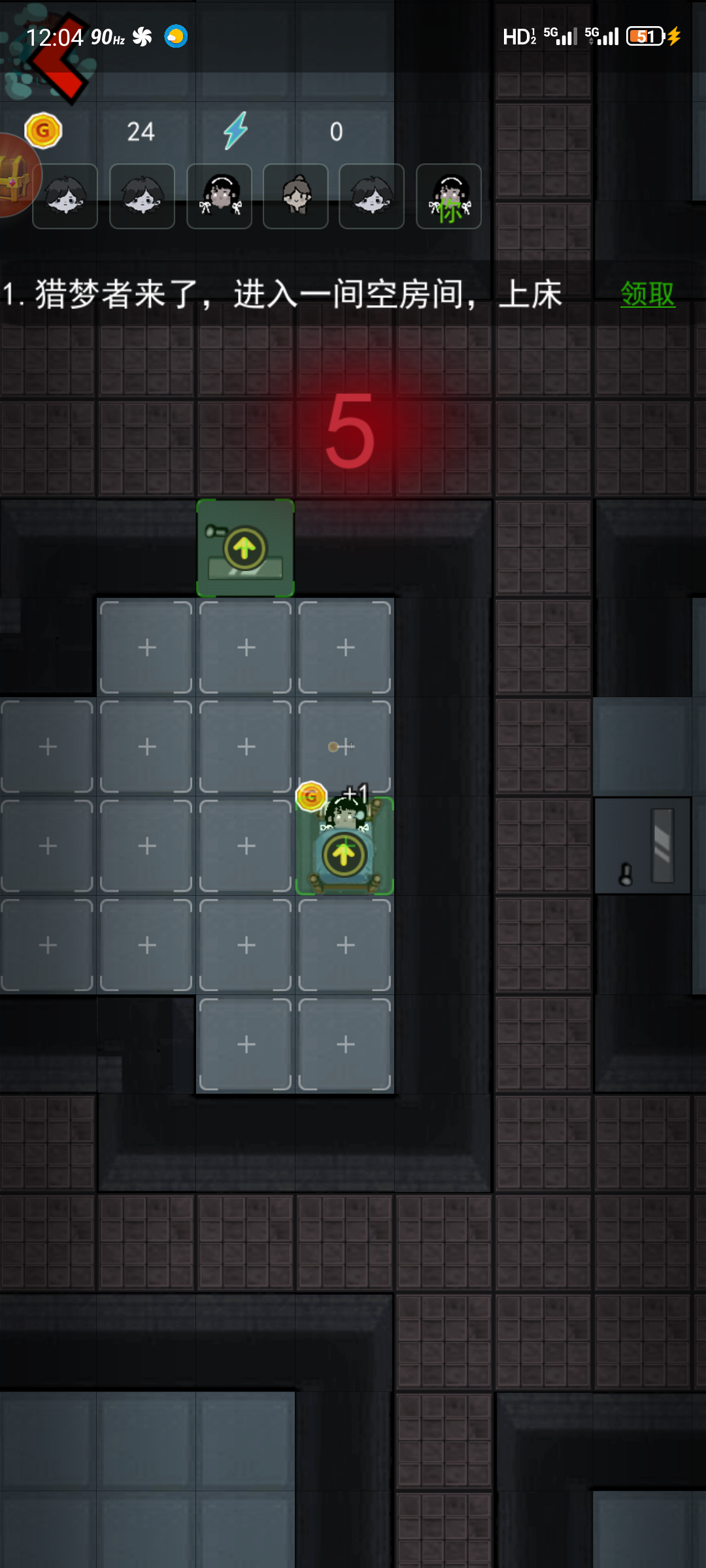706x1568 pixels.
Task: Upgrade the door using its arrow icon
Action: tap(244, 548)
